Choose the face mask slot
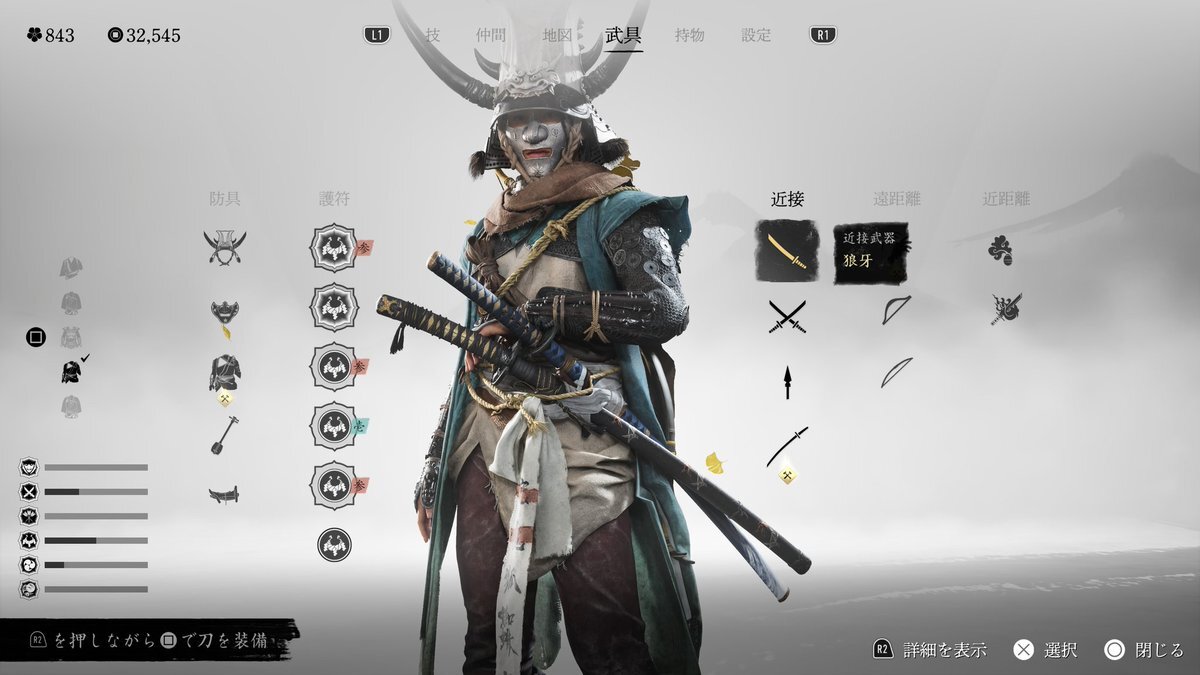Screen dimensions: 1200x675 (x=225, y=316)
